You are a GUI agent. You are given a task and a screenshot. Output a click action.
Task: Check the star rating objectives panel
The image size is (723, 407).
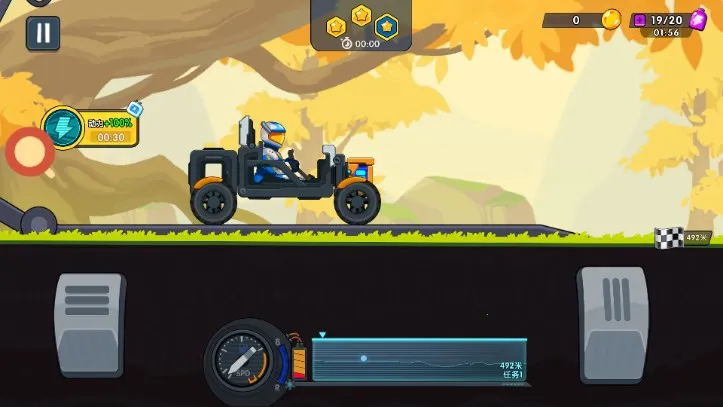pyautogui.click(x=361, y=24)
